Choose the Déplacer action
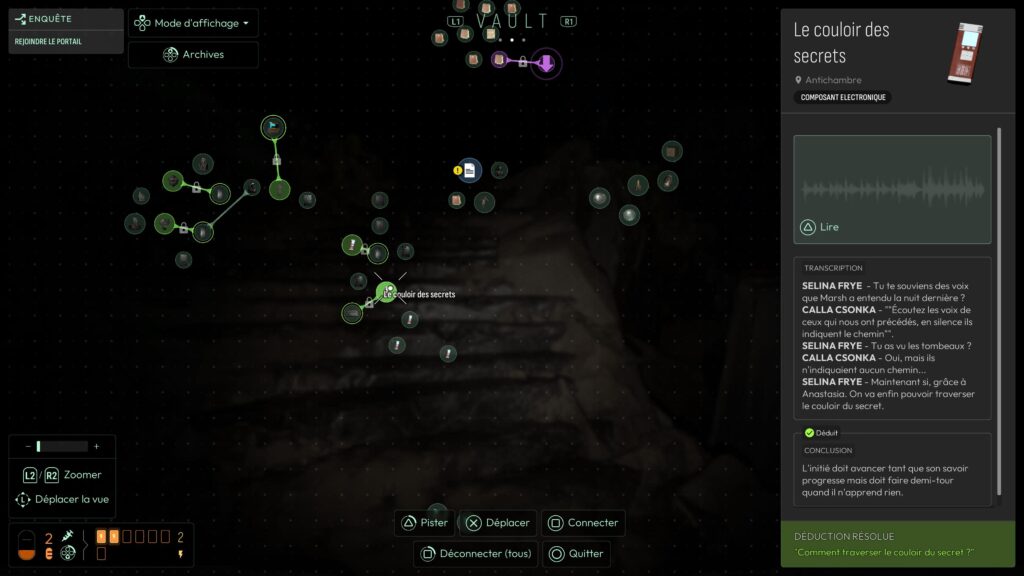The image size is (1024, 576). coord(498,523)
